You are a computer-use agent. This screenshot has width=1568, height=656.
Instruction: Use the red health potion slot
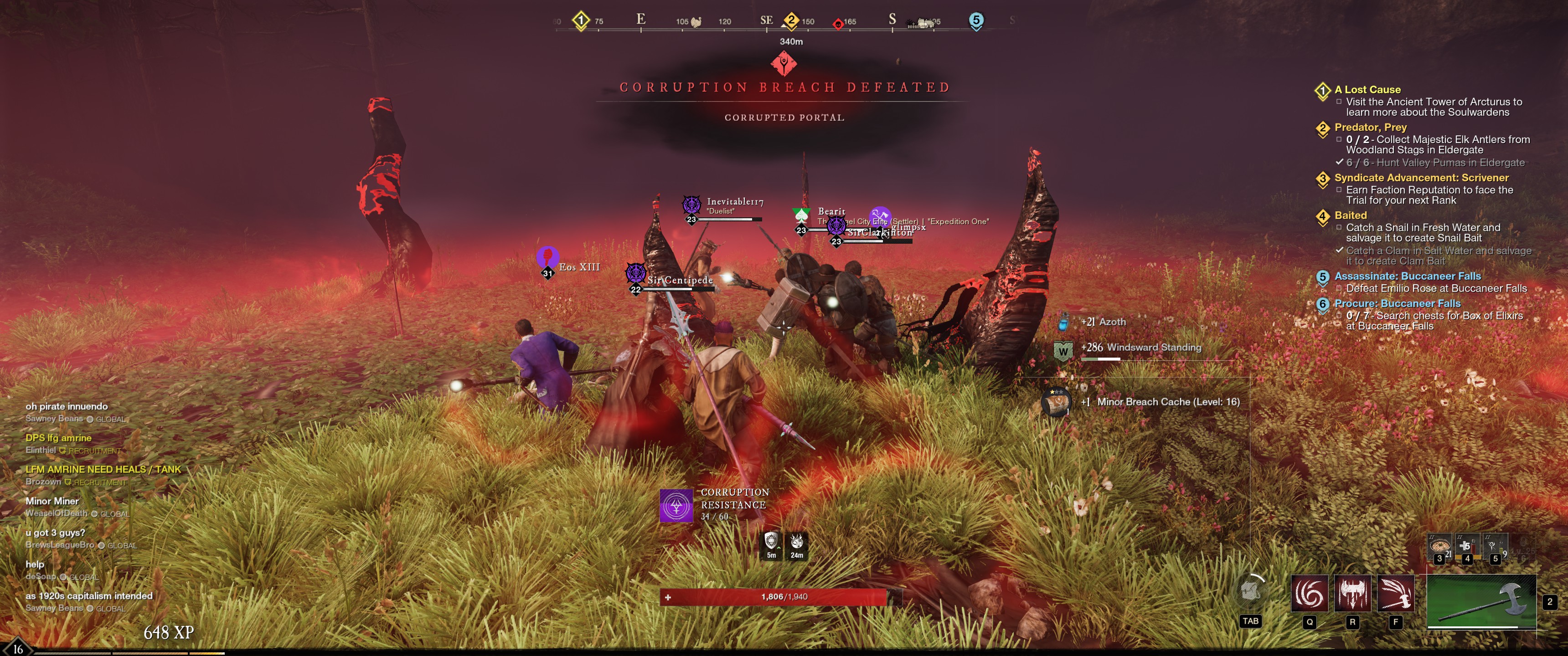pos(1467,547)
